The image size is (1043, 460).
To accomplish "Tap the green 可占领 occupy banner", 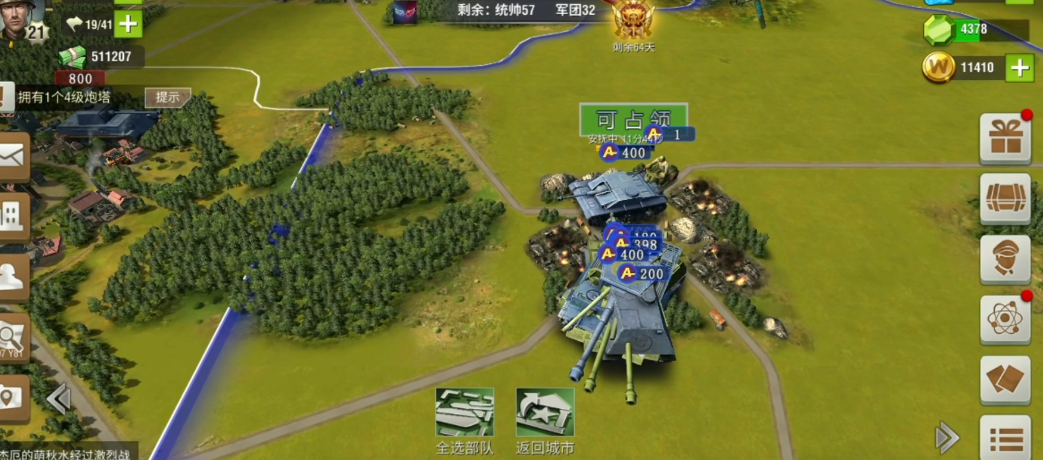I will coord(633,118).
